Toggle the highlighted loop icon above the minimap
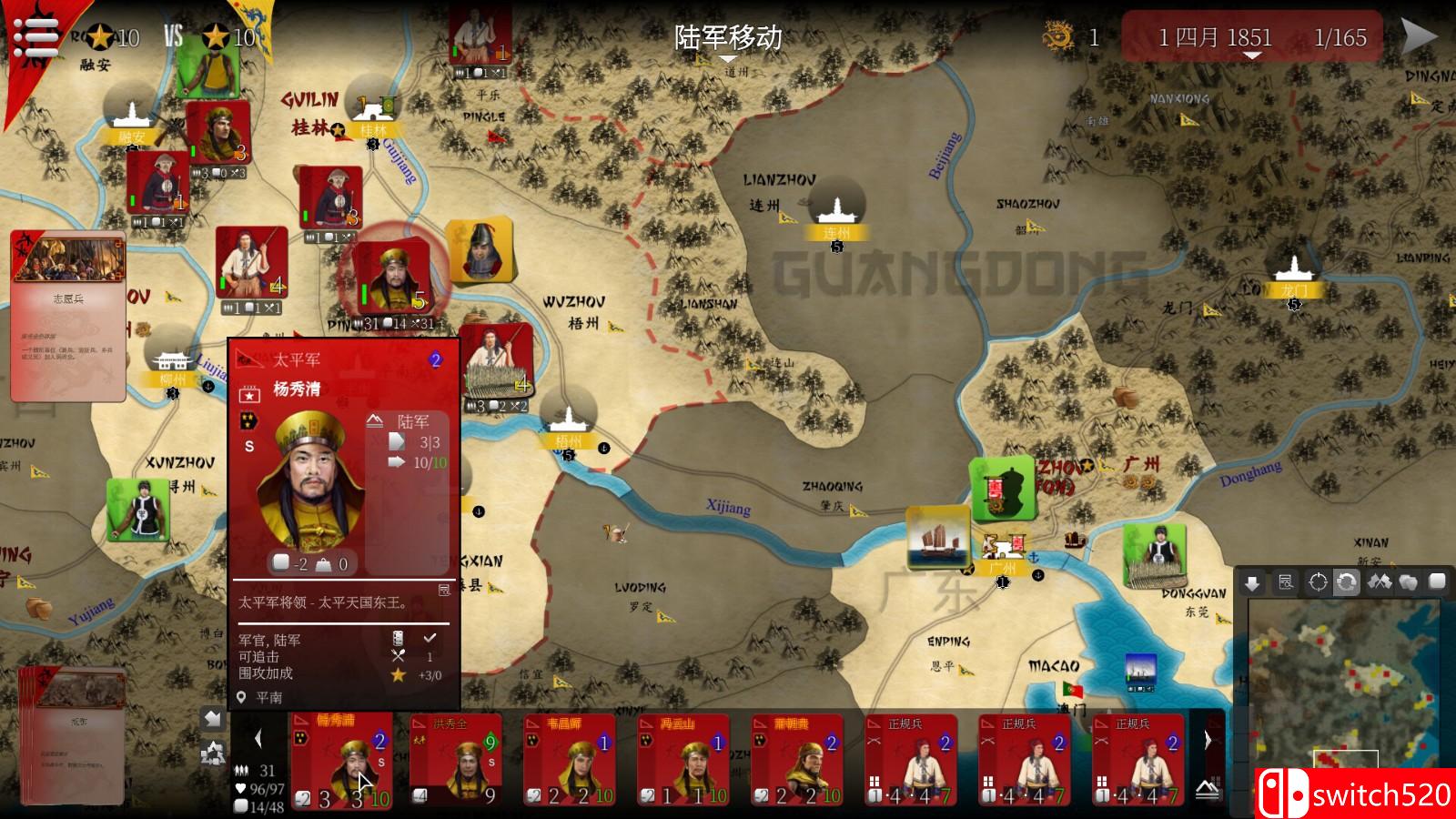 1347,582
